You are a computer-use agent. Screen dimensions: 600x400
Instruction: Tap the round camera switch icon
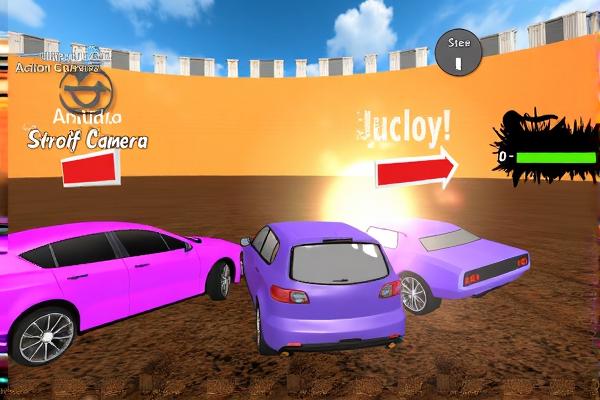86,91
